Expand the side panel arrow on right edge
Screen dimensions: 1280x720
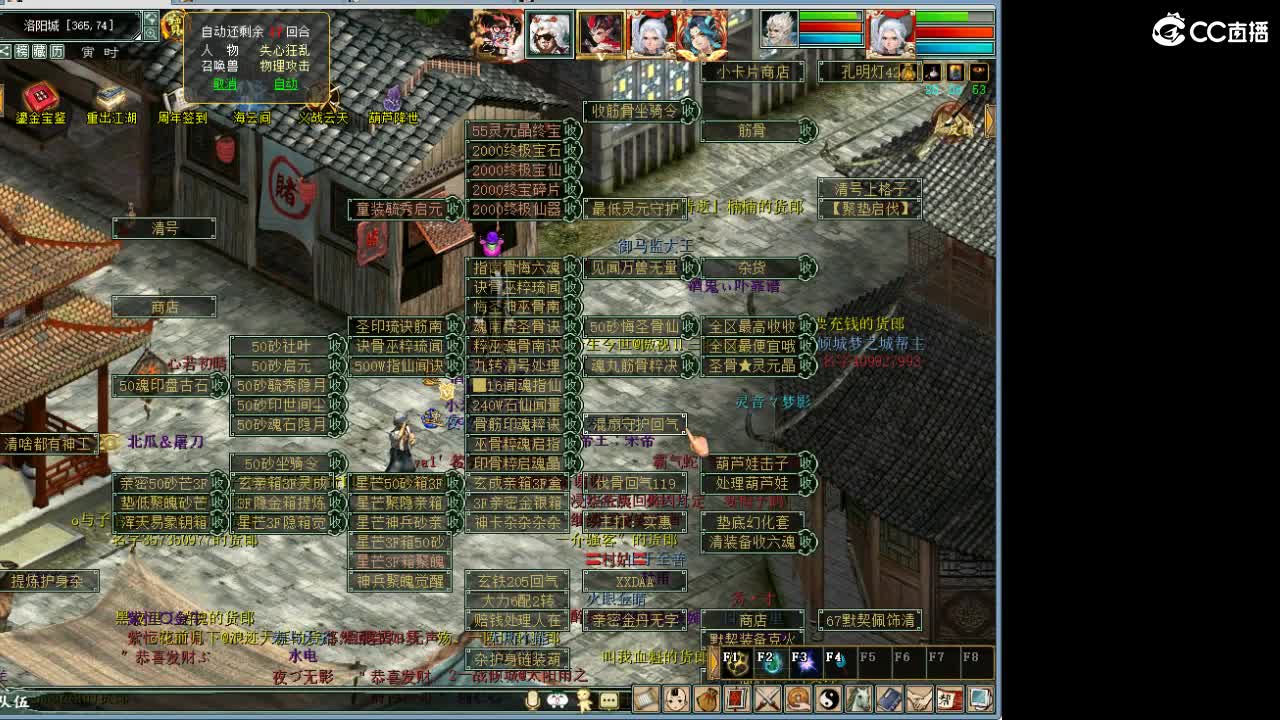[988, 122]
